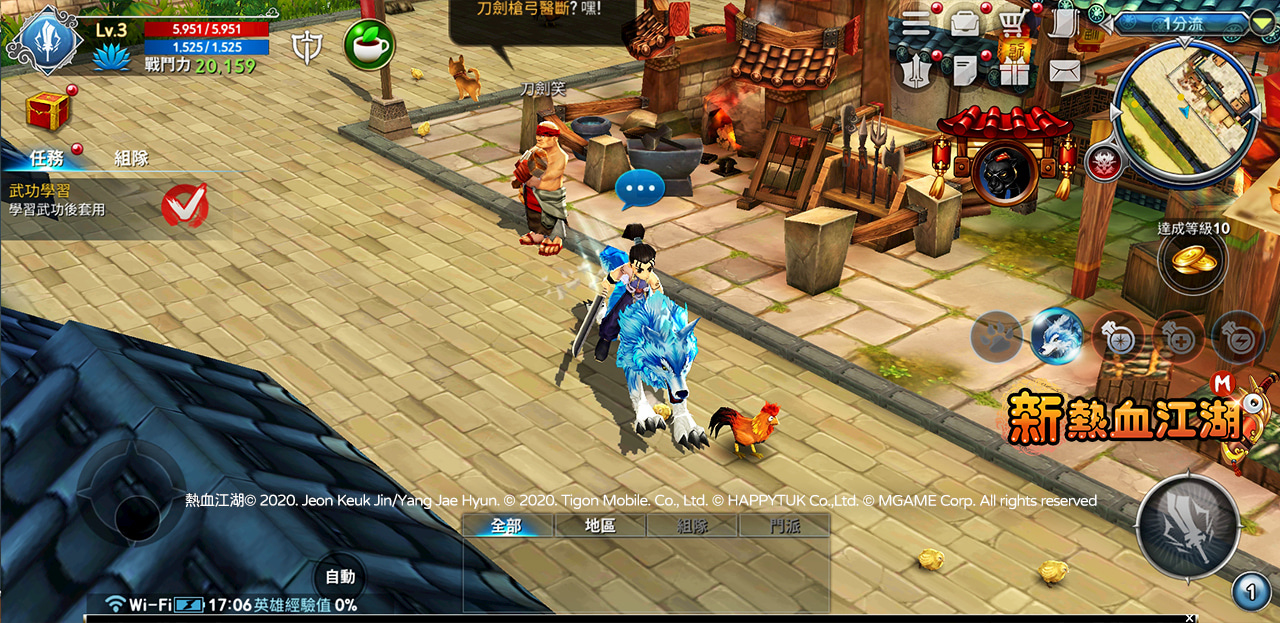Screen dimensions: 1280x623
Task: Open the briefcase inventory bag
Action: click(965, 23)
